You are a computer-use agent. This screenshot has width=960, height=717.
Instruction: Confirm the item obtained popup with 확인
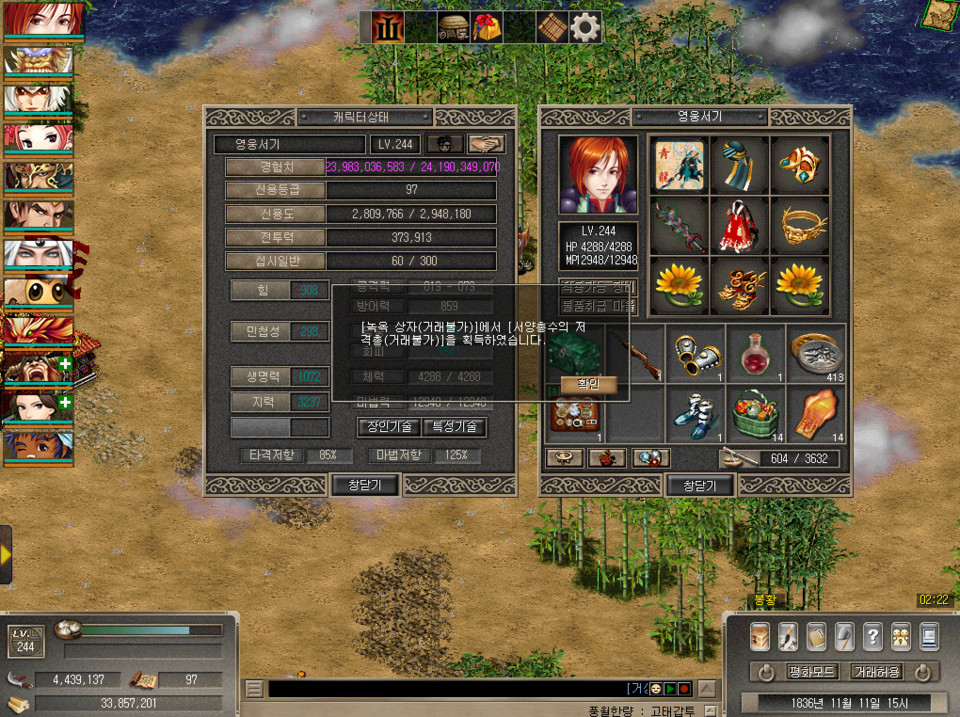pyautogui.click(x=589, y=383)
